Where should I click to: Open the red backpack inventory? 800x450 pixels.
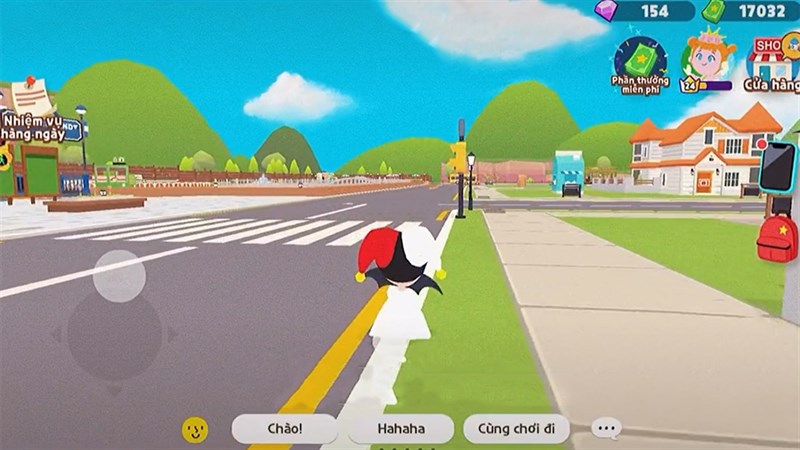[x=777, y=237]
